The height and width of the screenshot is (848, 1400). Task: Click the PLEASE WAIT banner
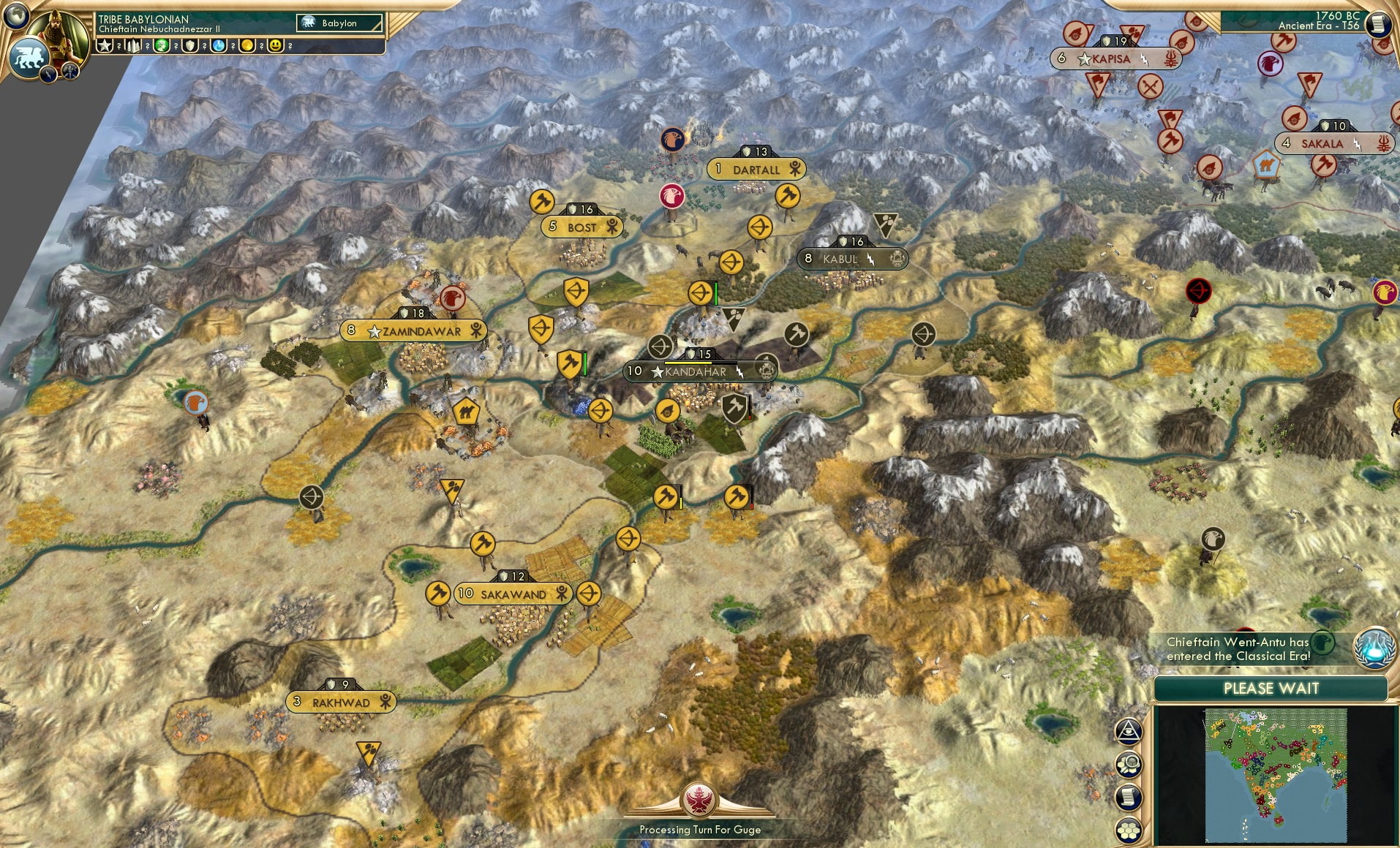[1271, 689]
